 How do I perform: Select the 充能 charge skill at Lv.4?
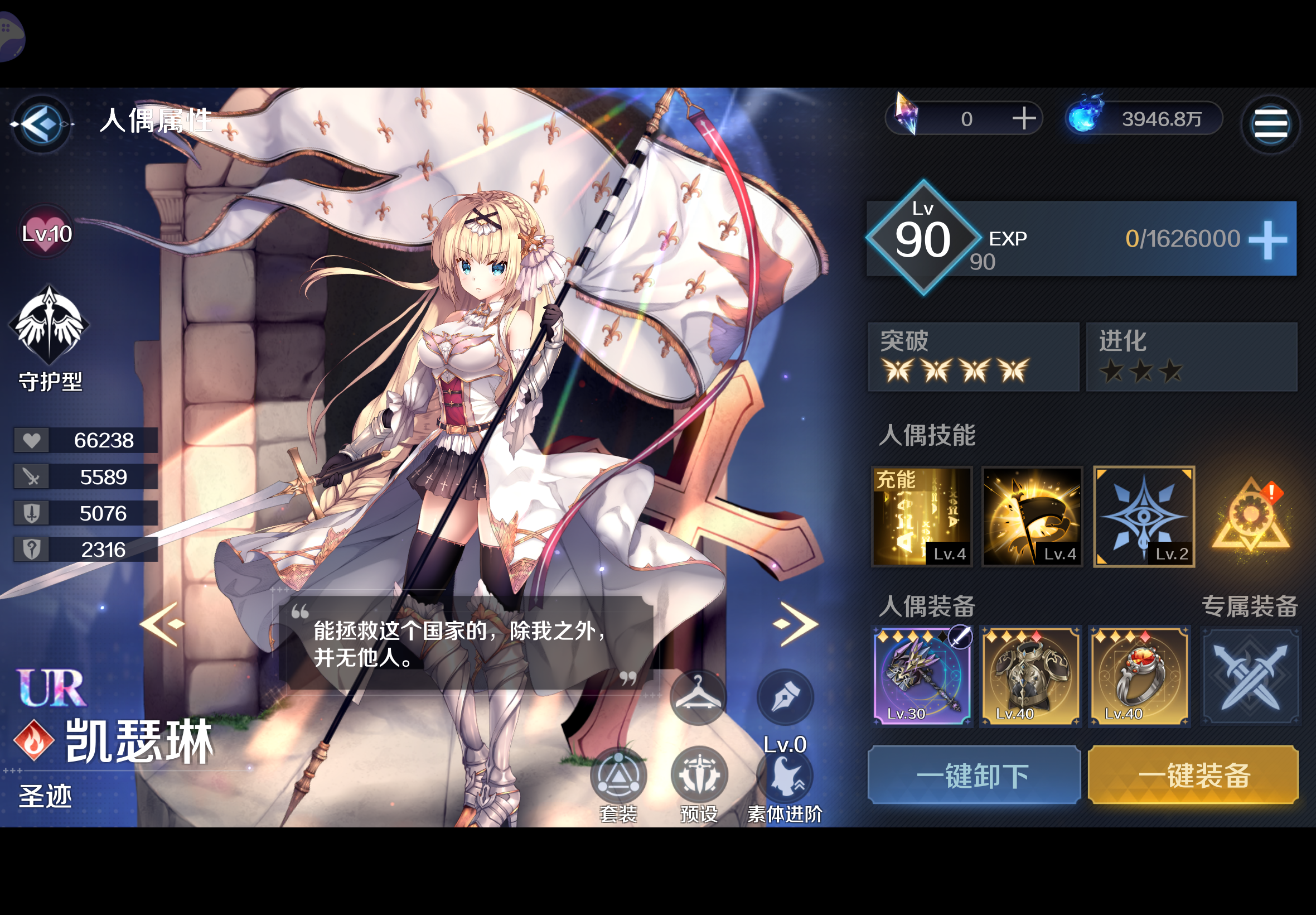(922, 515)
